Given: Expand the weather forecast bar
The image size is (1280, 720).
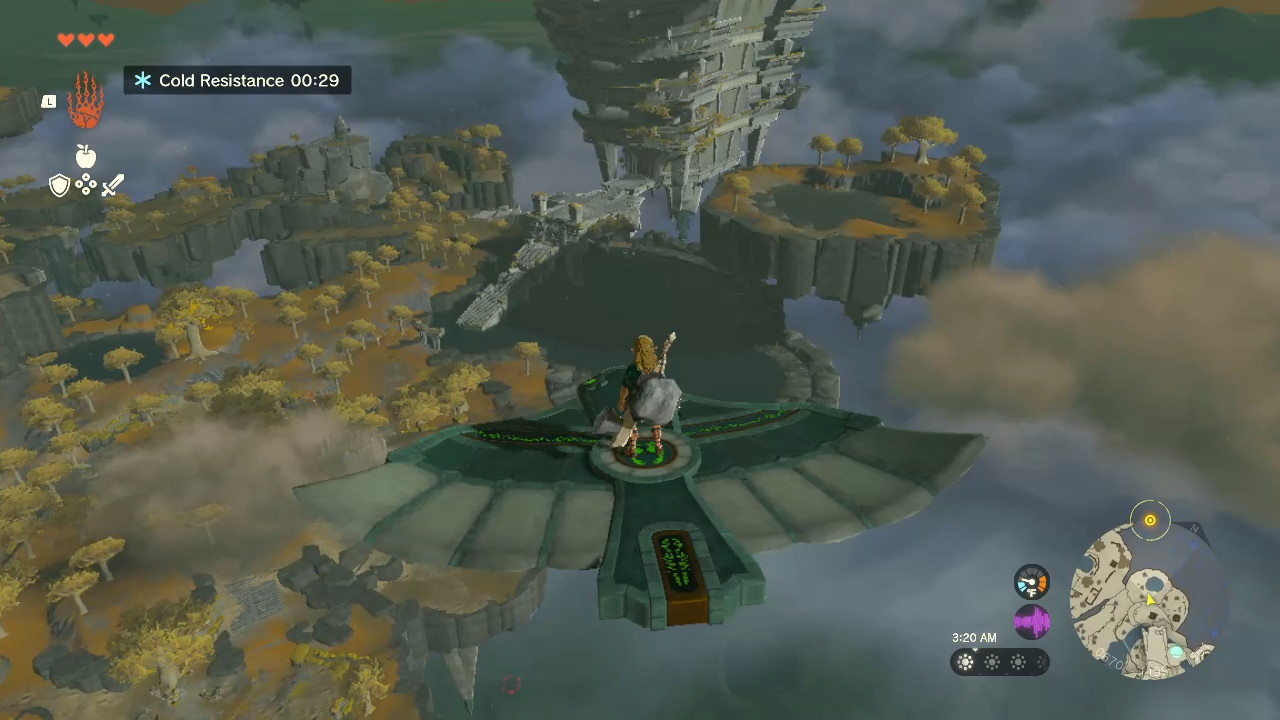Looking at the screenshot, I should click(998, 662).
